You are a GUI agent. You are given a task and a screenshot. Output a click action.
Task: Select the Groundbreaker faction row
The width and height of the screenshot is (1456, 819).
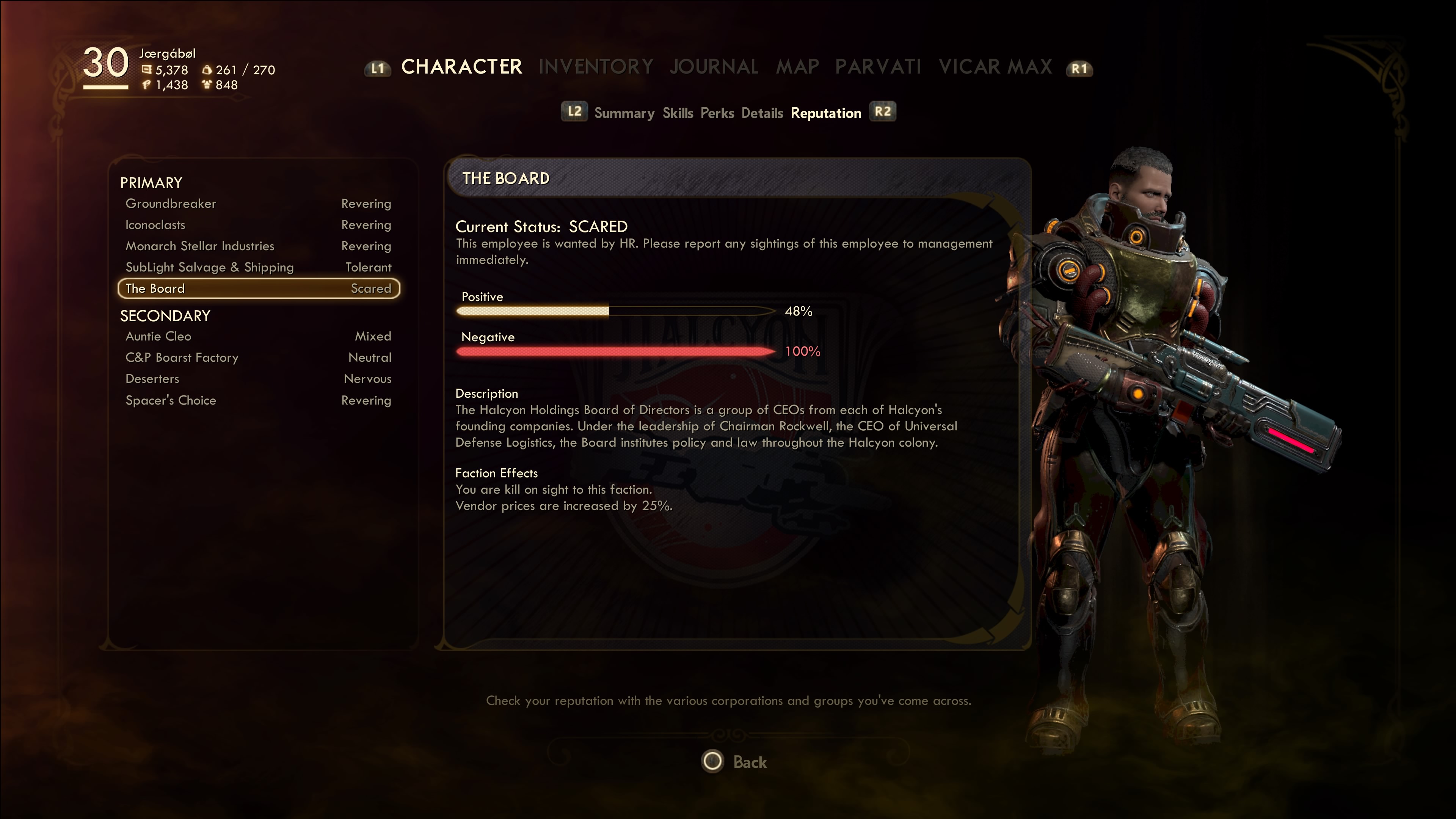(x=258, y=204)
